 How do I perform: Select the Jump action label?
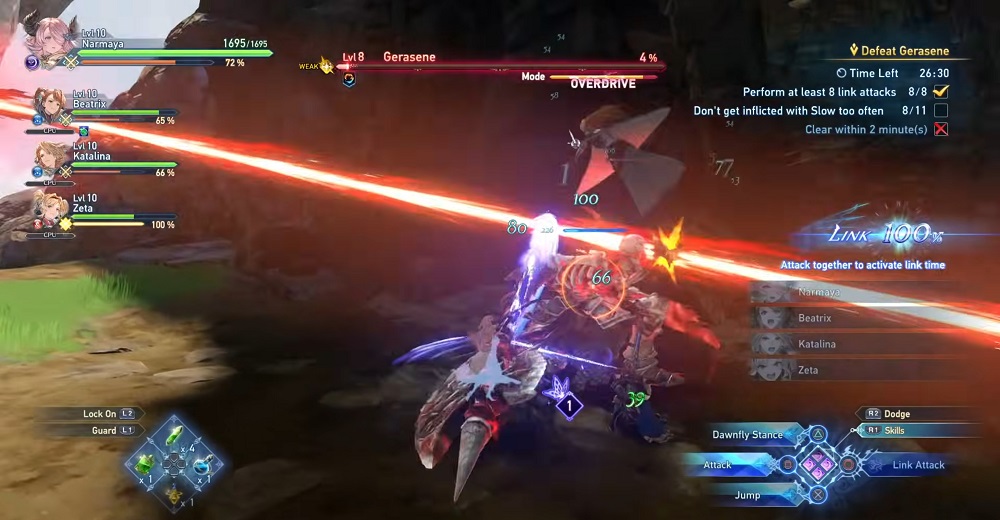click(747, 495)
